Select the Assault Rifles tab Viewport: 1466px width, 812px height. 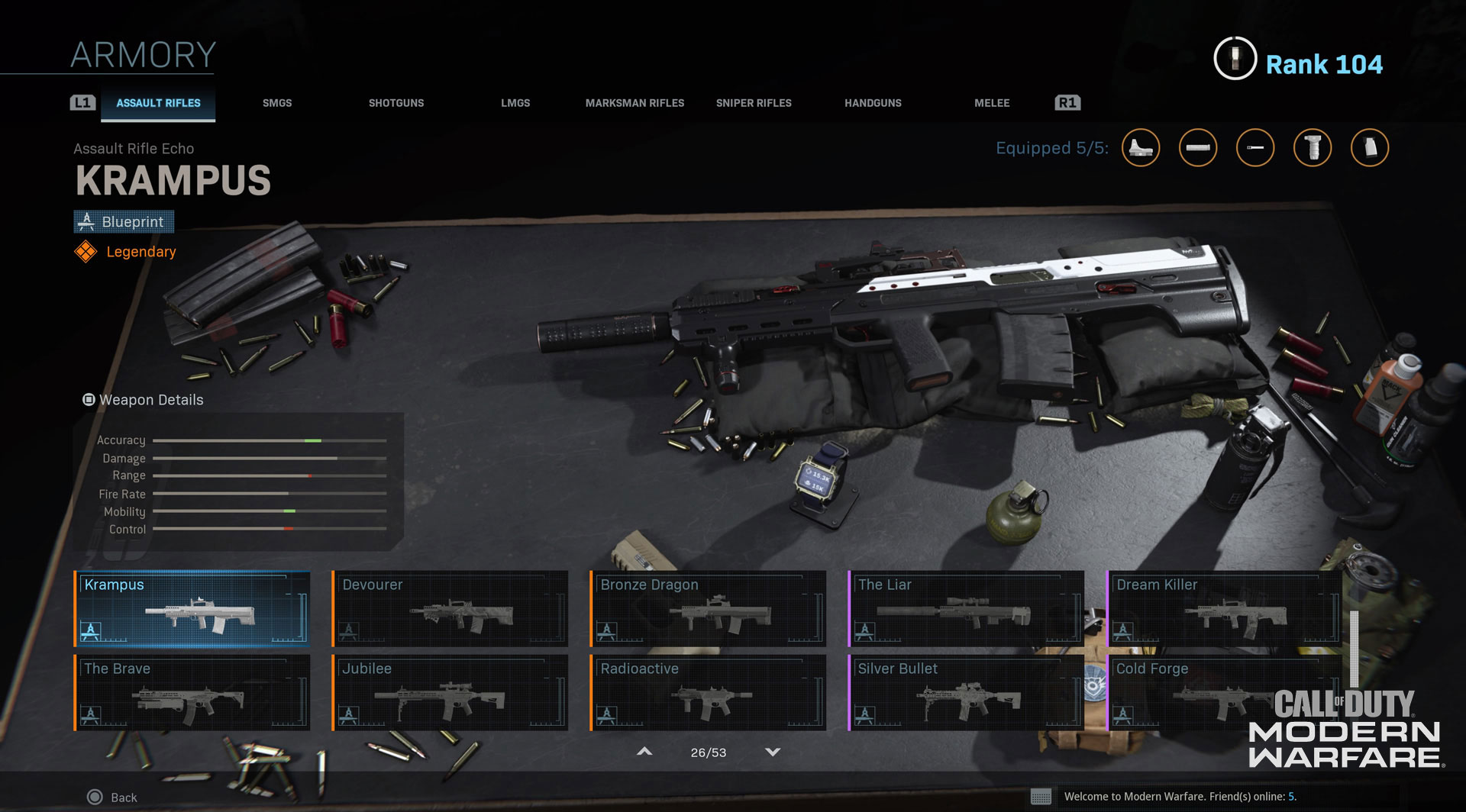[158, 103]
